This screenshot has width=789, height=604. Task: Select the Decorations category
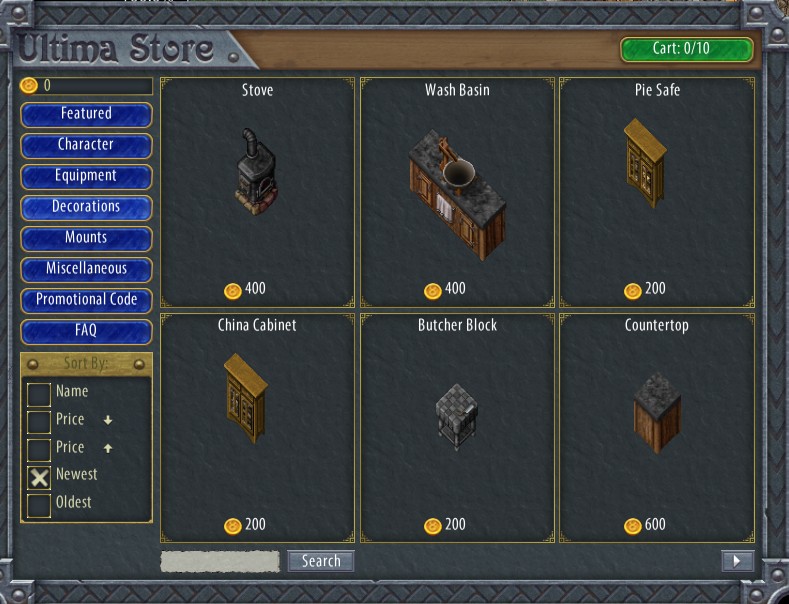86,207
